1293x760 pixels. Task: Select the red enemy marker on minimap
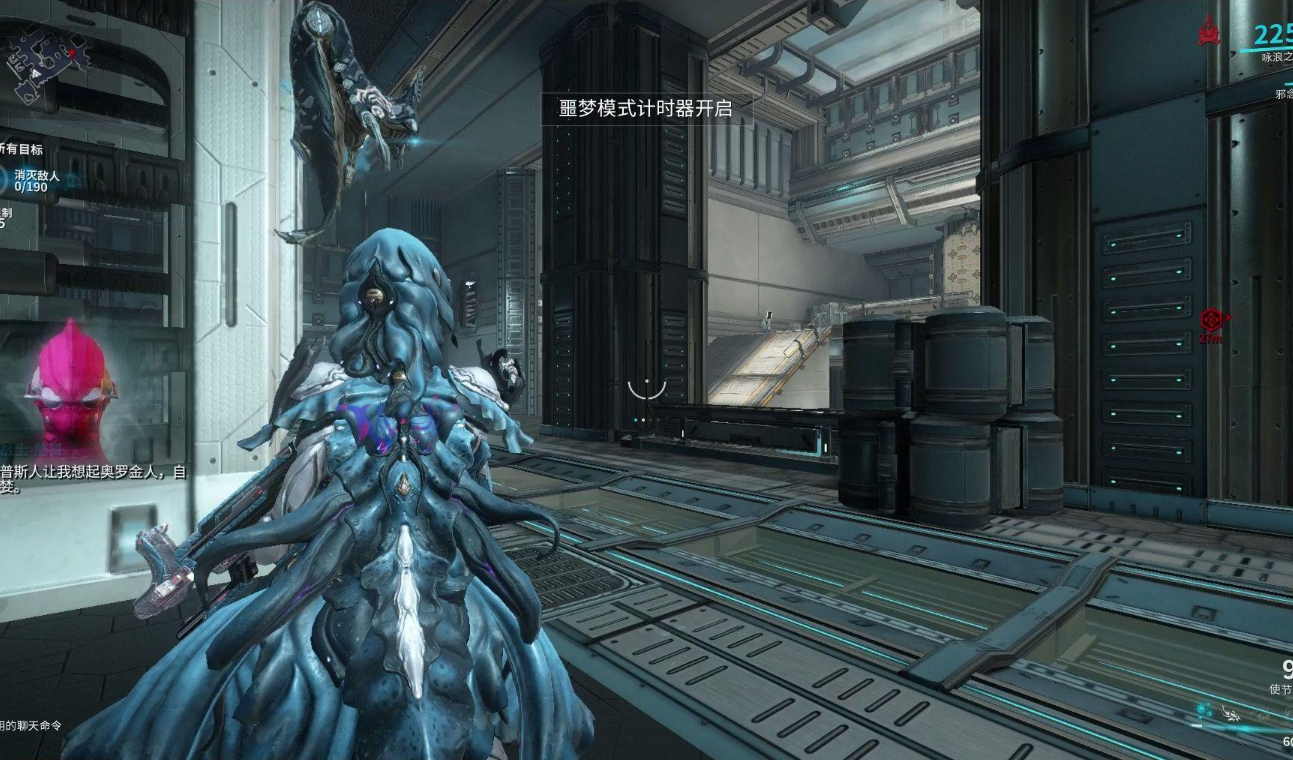tap(72, 50)
